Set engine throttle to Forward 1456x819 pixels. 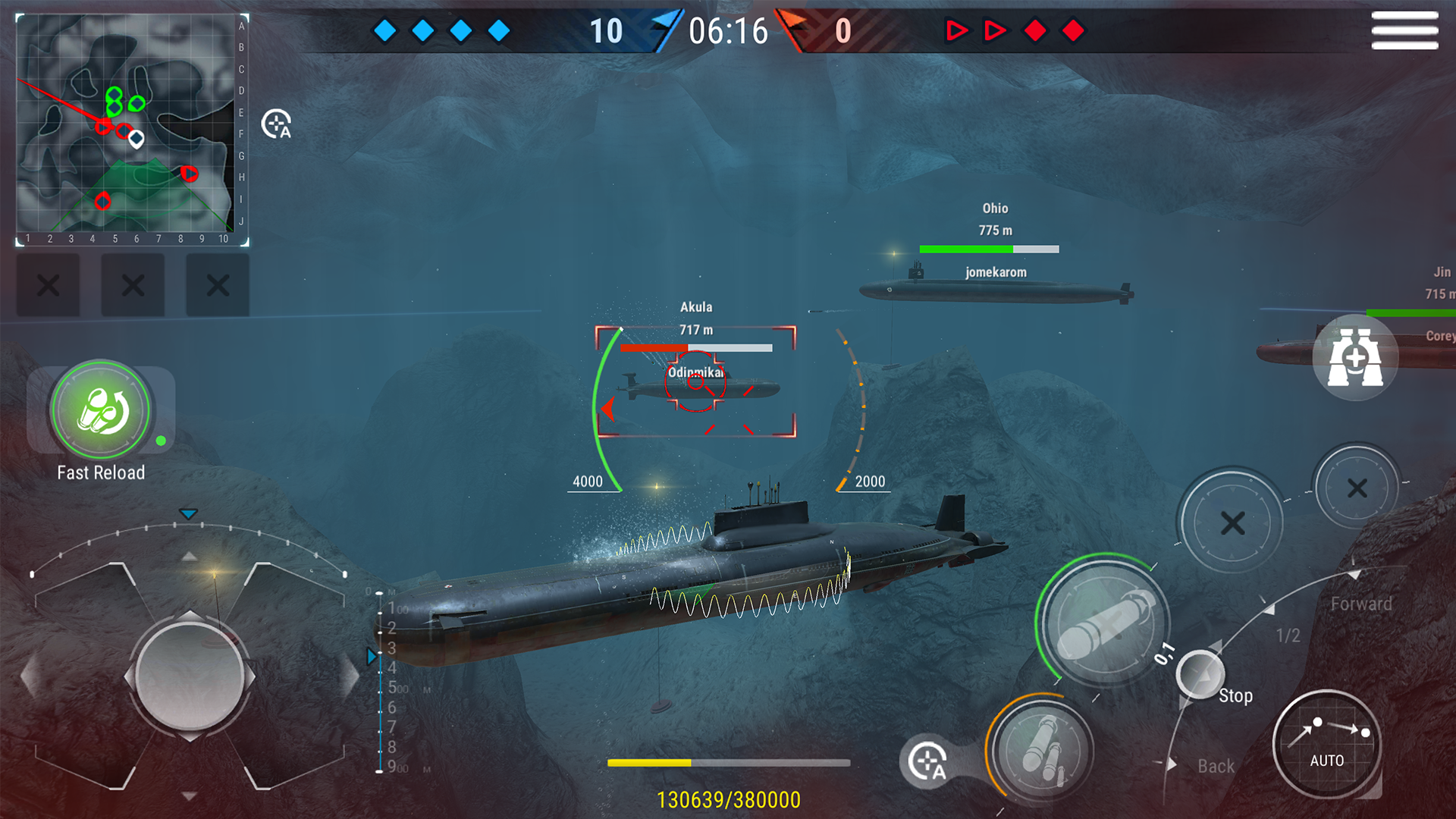pyautogui.click(x=1361, y=604)
